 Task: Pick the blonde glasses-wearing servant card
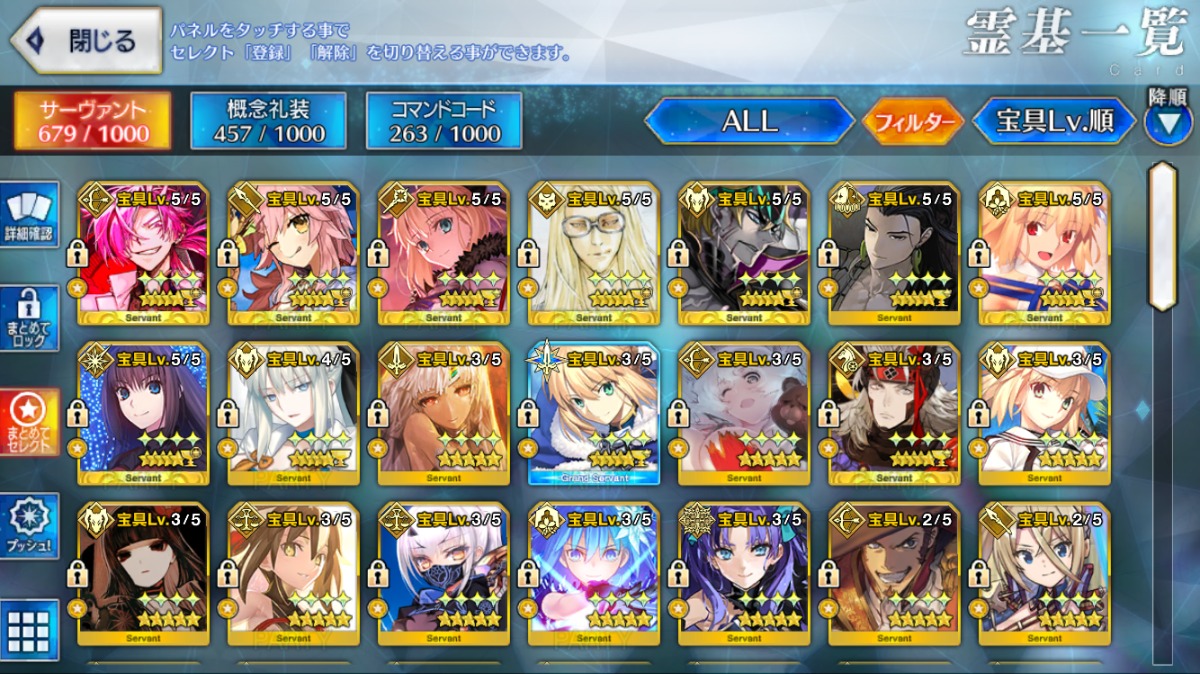pos(594,253)
